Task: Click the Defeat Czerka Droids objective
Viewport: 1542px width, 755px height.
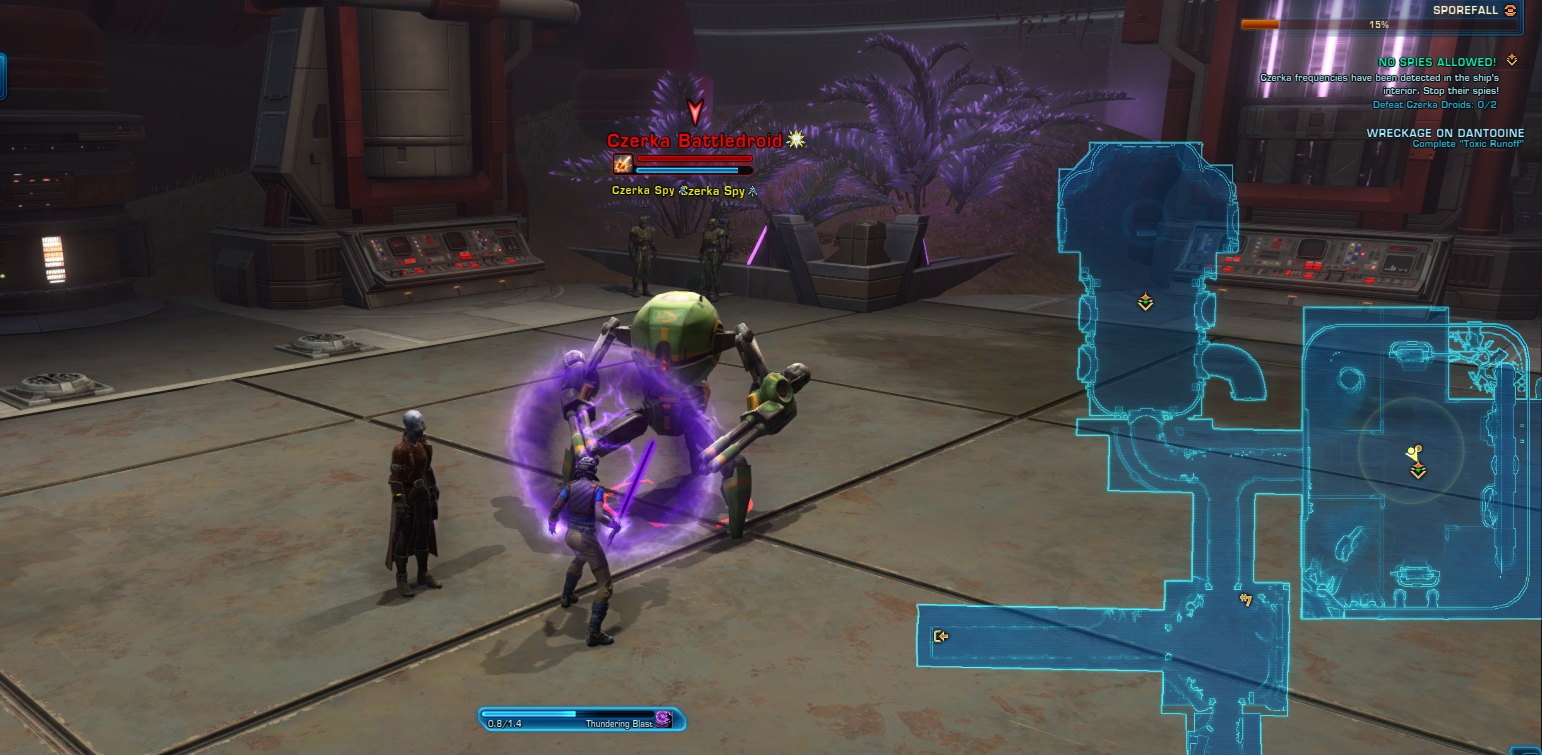Action: coord(1434,104)
